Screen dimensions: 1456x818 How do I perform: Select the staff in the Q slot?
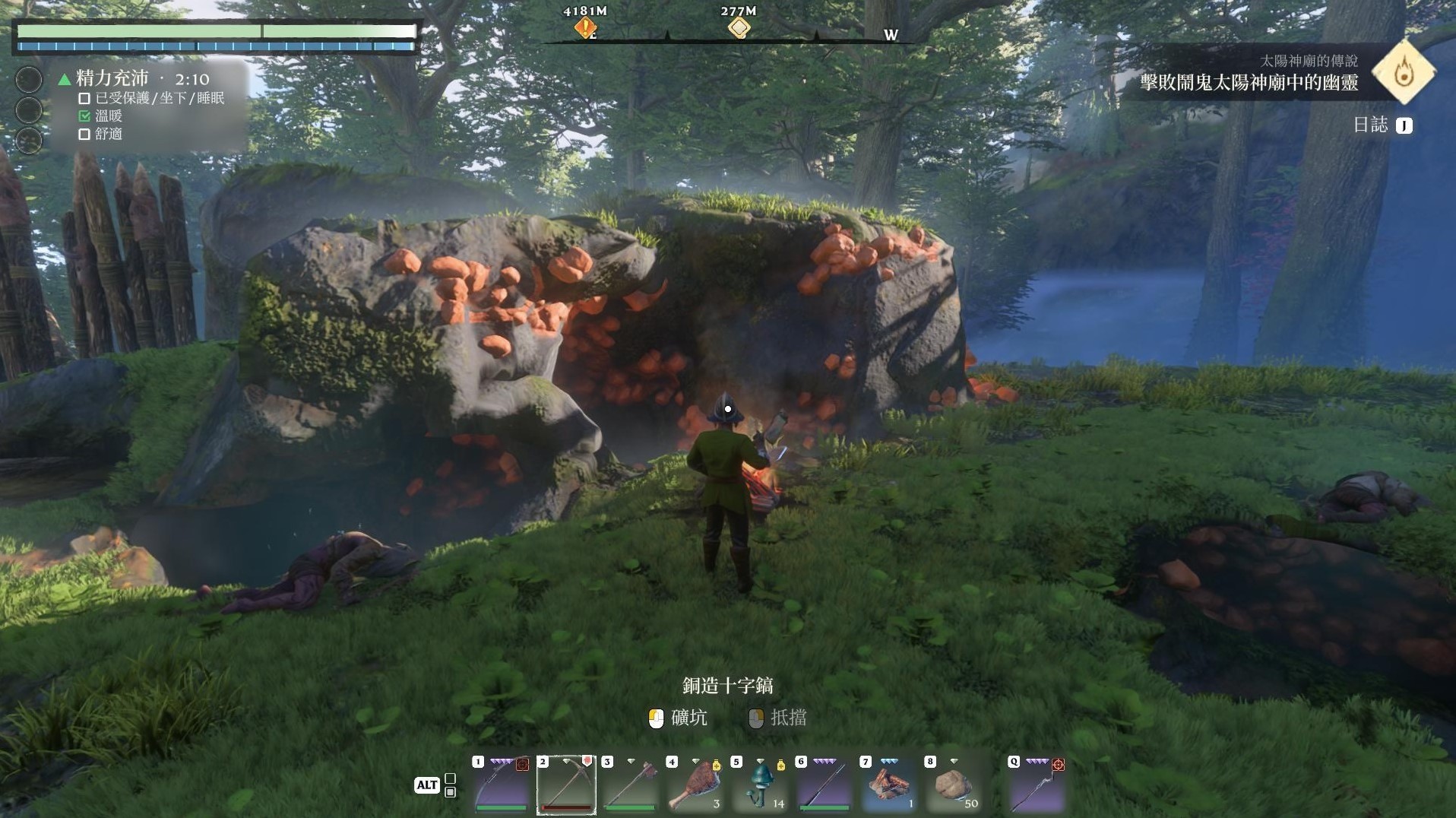1037,785
